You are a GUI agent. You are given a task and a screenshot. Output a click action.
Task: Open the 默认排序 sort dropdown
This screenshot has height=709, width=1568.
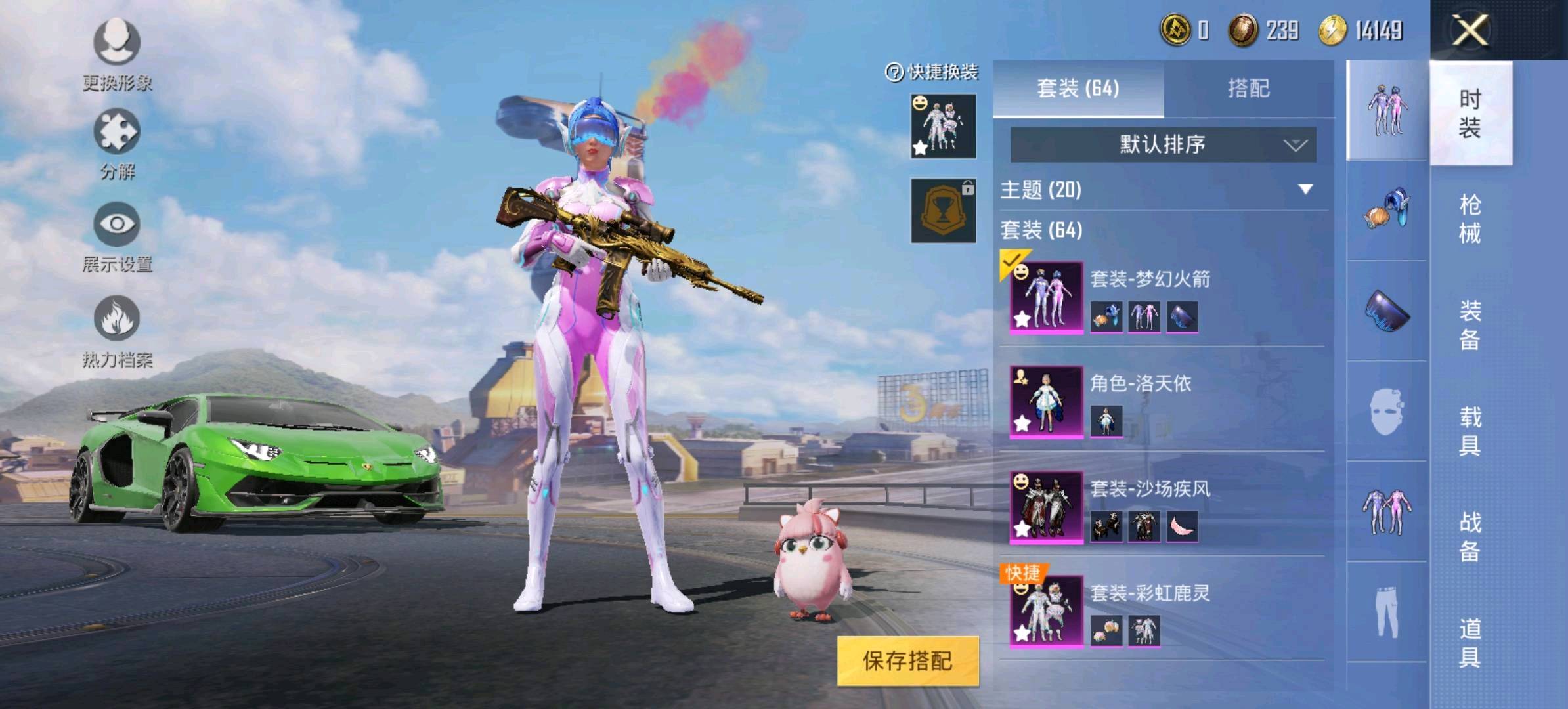(1162, 144)
